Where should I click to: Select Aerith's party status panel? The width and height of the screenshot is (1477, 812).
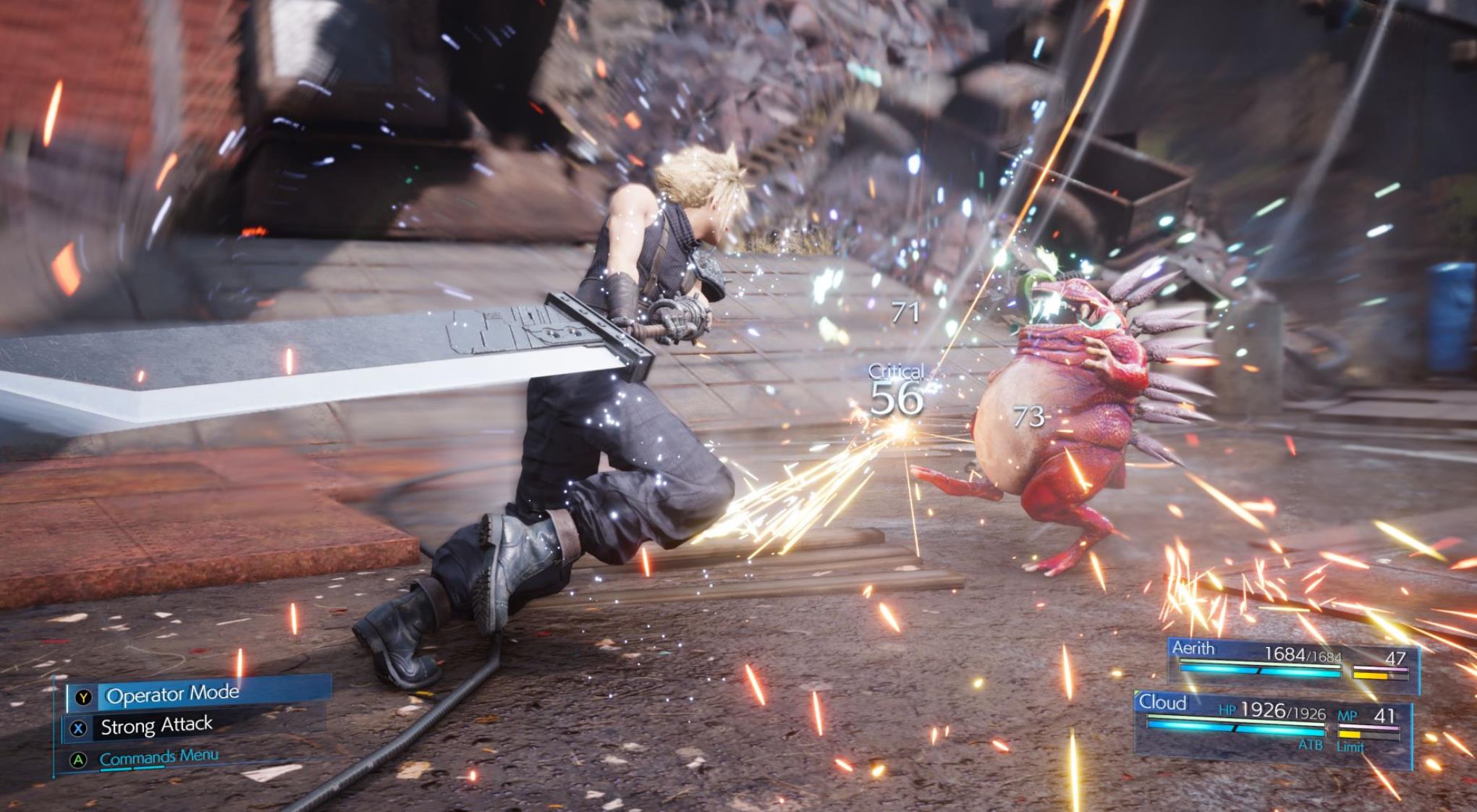pos(1292,661)
